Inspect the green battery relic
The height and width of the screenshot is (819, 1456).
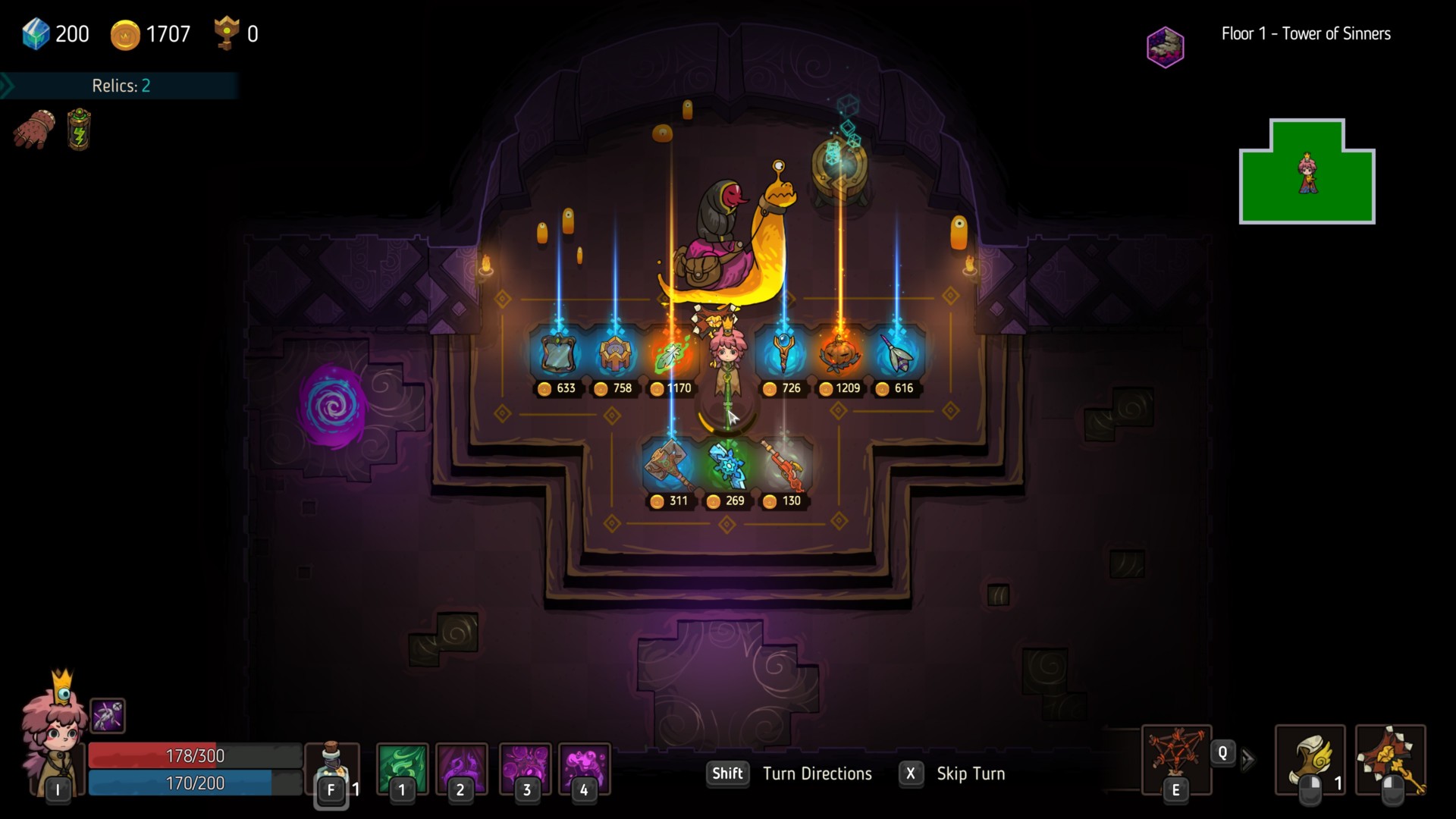[x=79, y=130]
